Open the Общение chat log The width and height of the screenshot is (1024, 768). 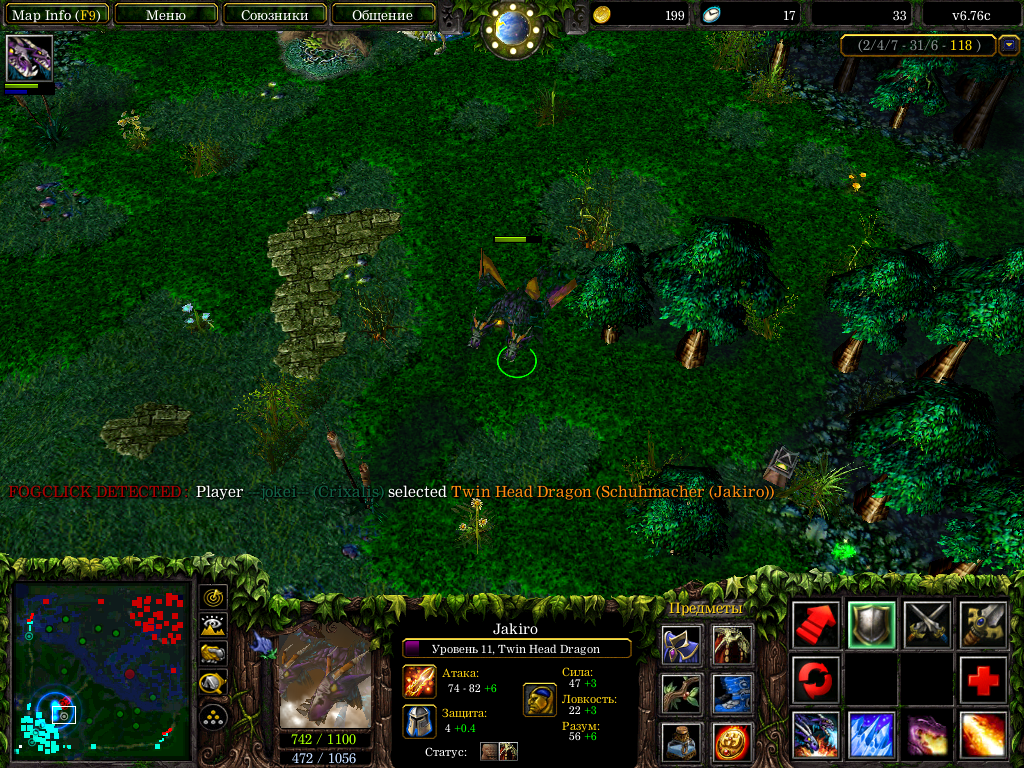382,15
